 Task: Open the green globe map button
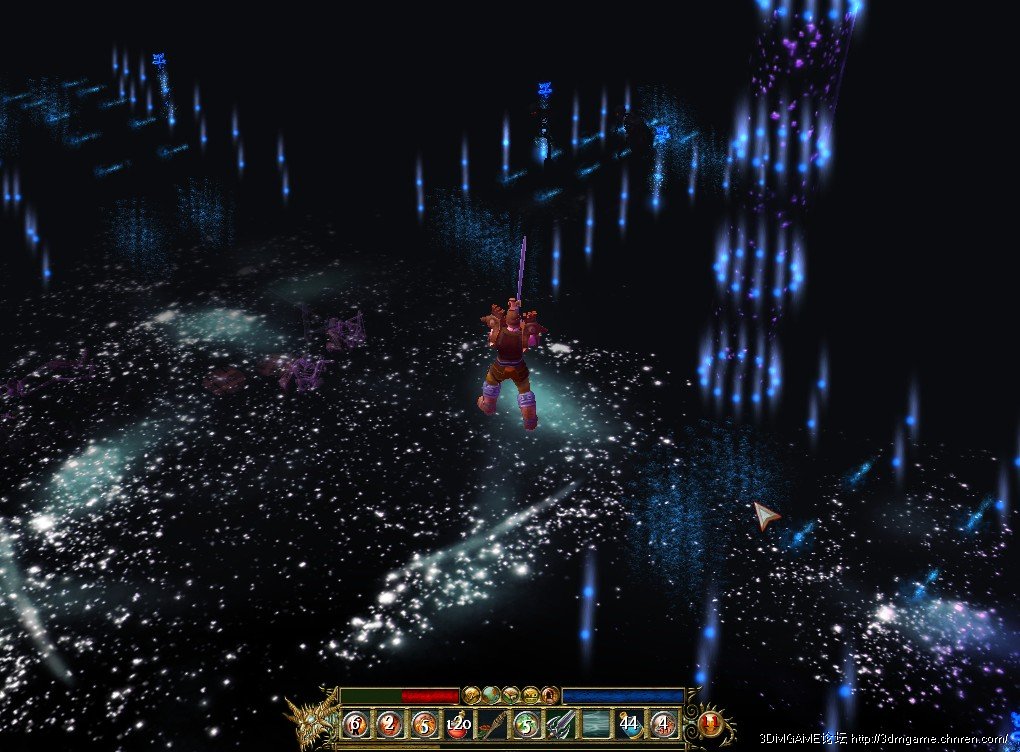click(490, 694)
